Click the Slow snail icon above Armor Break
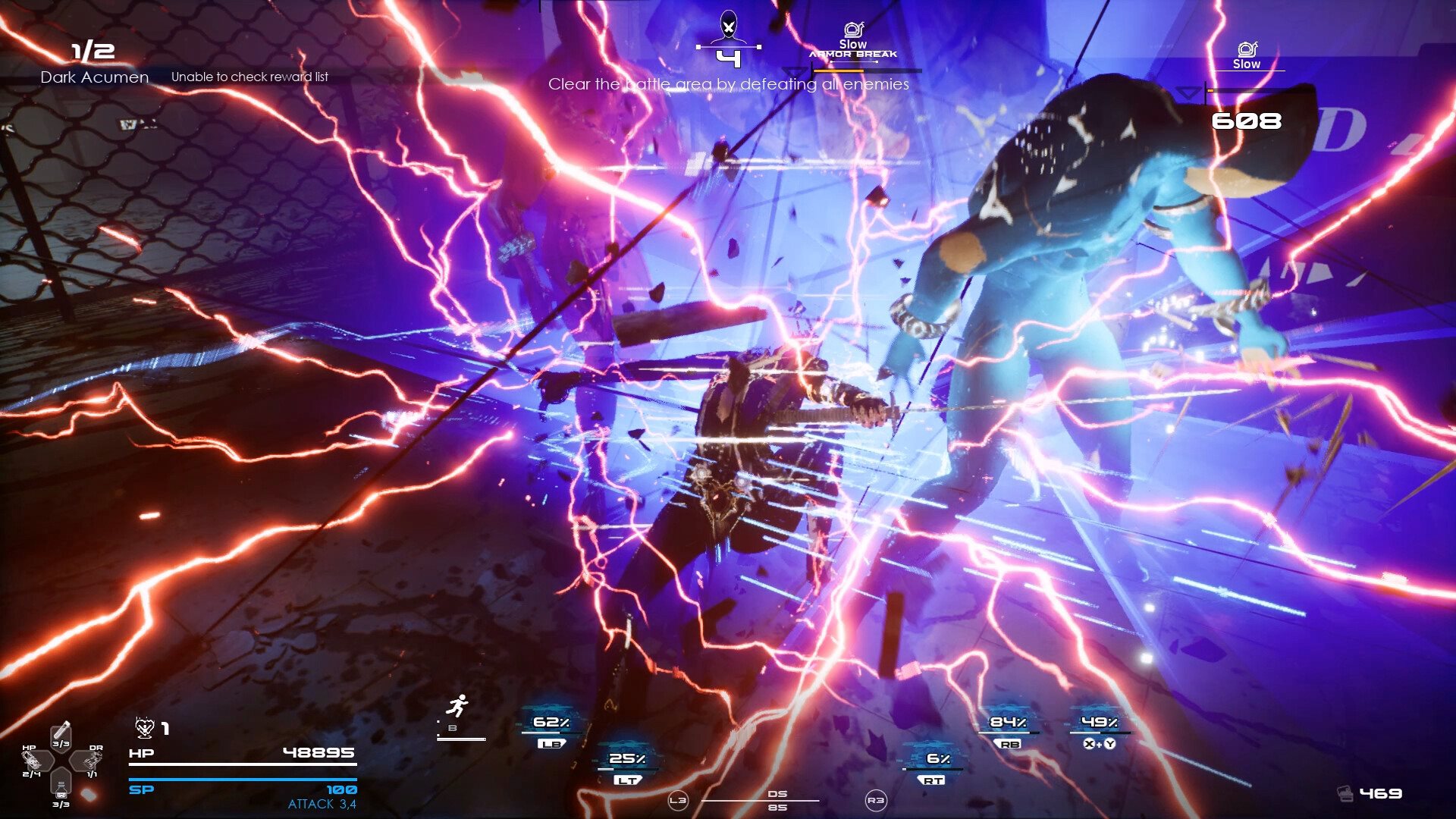Screen dimensions: 1456x819 click(x=853, y=30)
